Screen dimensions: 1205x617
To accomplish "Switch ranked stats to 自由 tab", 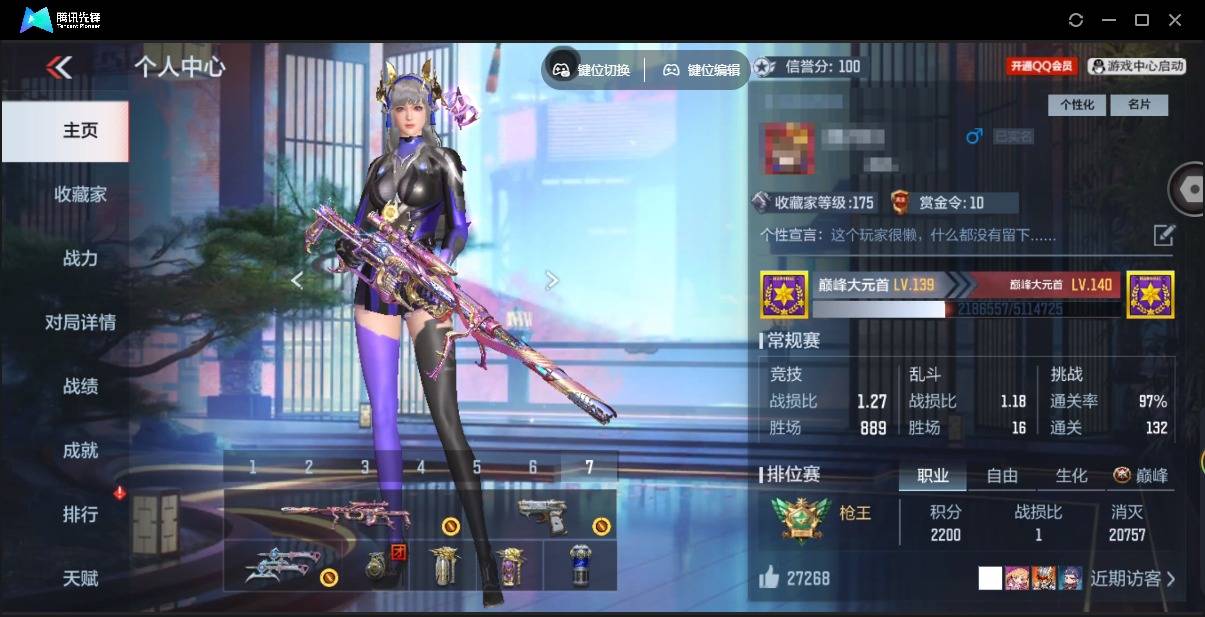I will click(1002, 476).
